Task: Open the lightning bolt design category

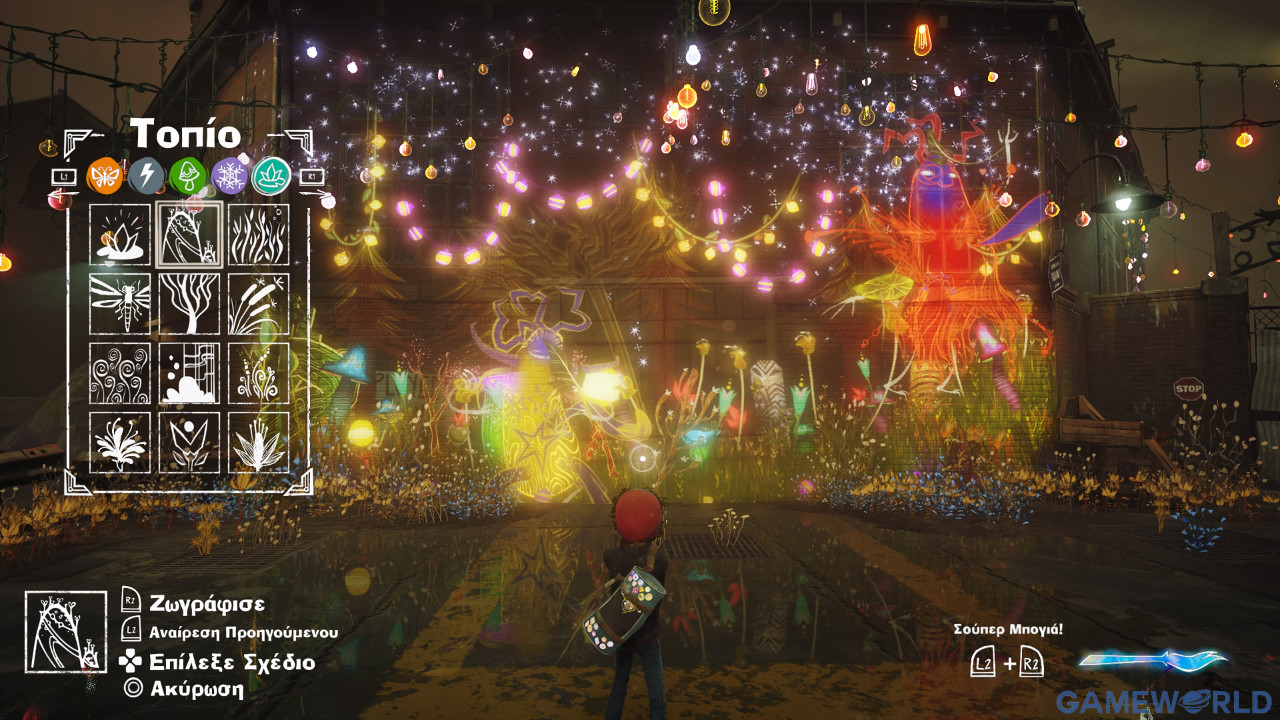Action: [x=147, y=176]
